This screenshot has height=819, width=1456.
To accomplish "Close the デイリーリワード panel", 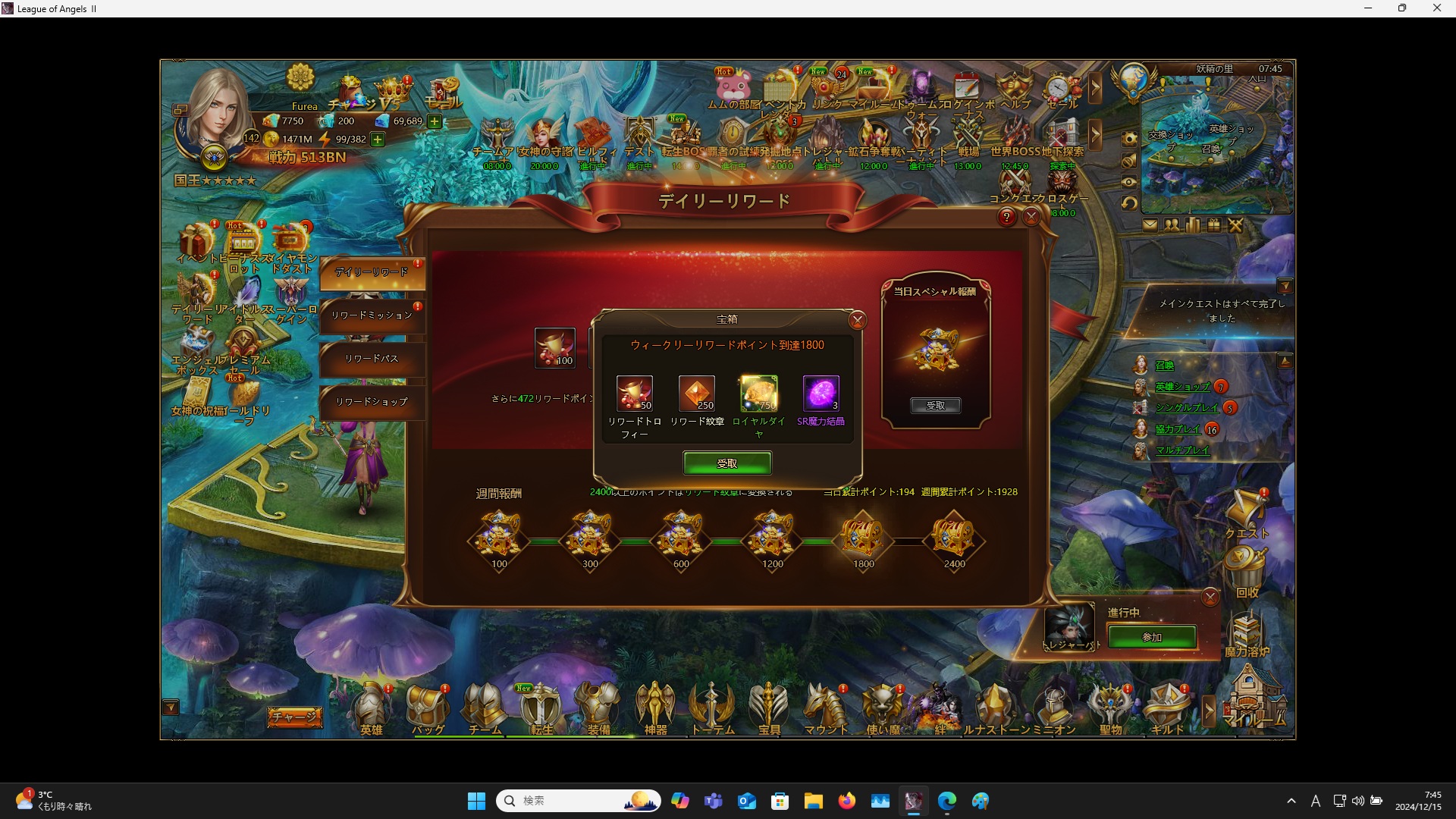I will point(1031,218).
